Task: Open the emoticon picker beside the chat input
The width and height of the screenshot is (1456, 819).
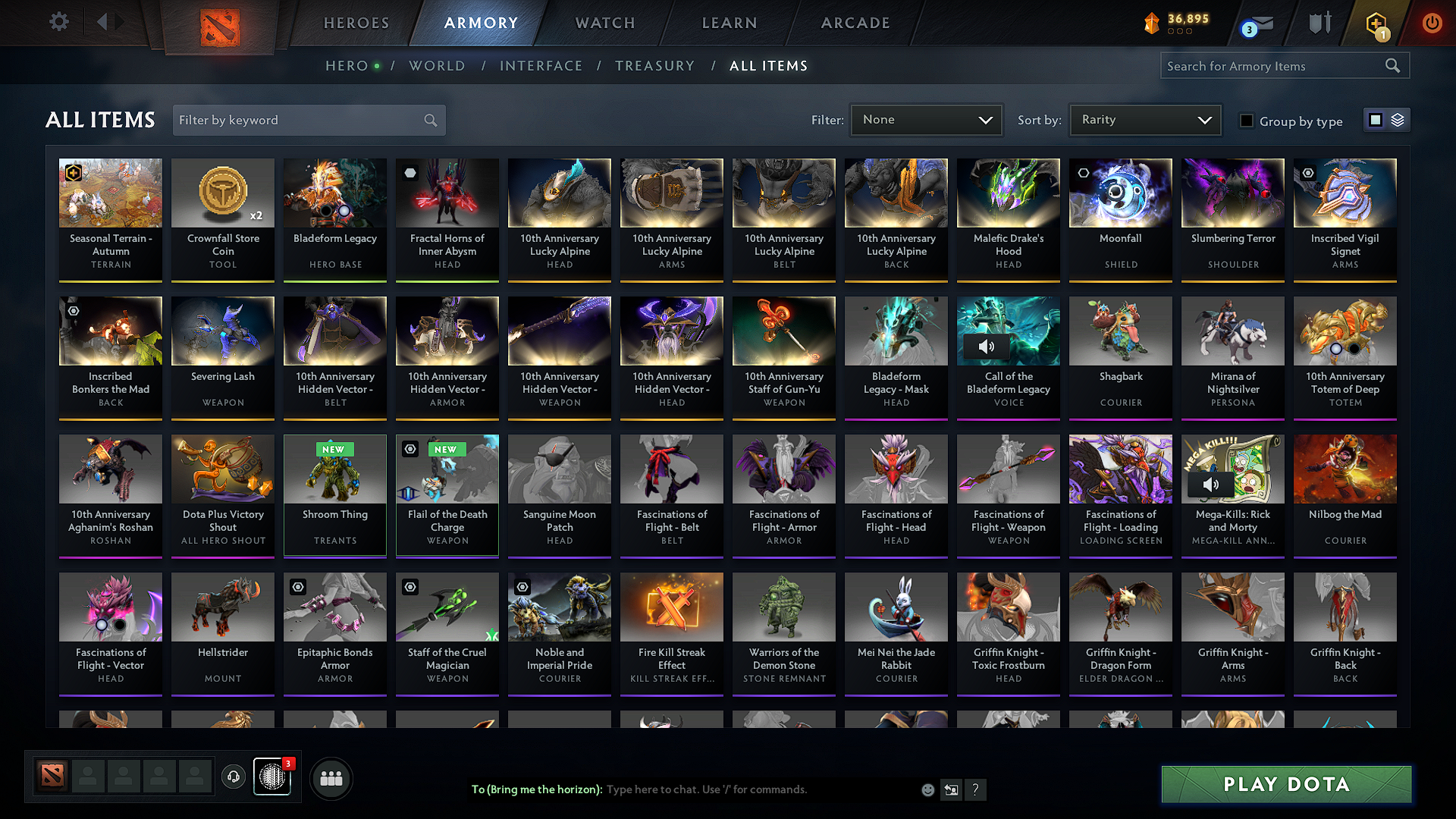Action: 927,789
